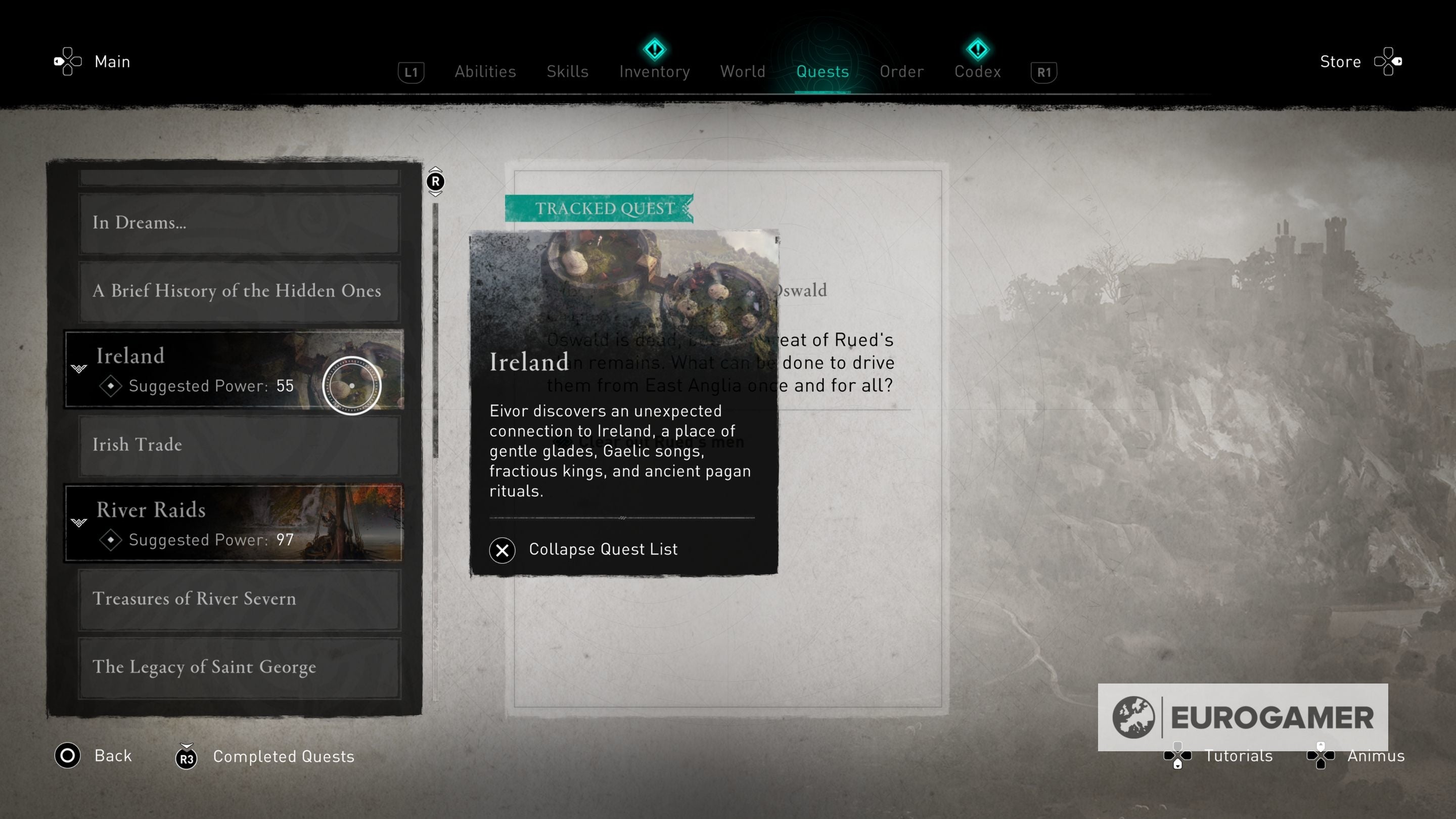The image size is (1456, 819).
Task: Click the L1 shoulder button icon
Action: [411, 72]
